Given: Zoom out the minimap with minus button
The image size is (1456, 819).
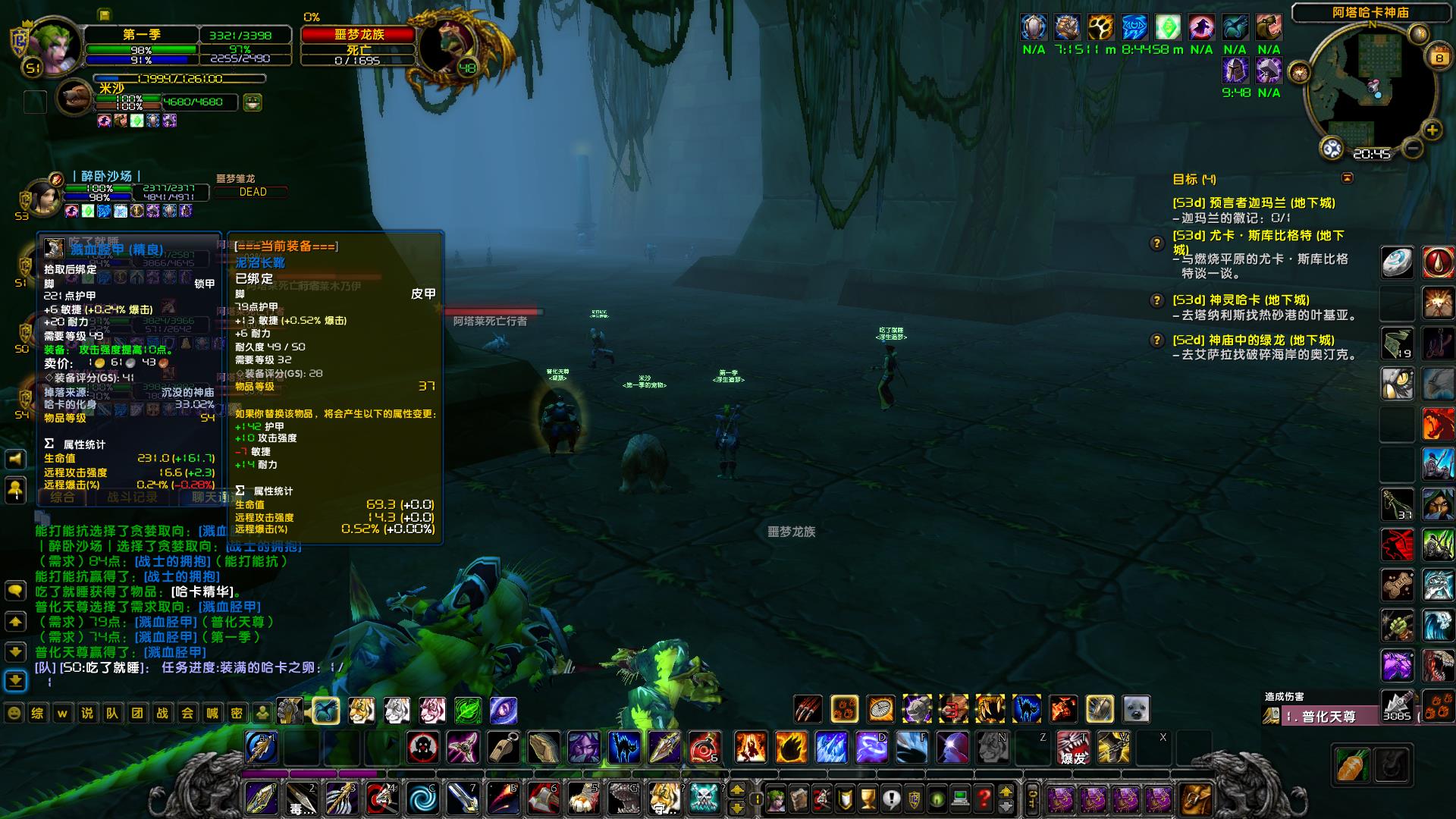Looking at the screenshot, I should pyautogui.click(x=1411, y=148).
